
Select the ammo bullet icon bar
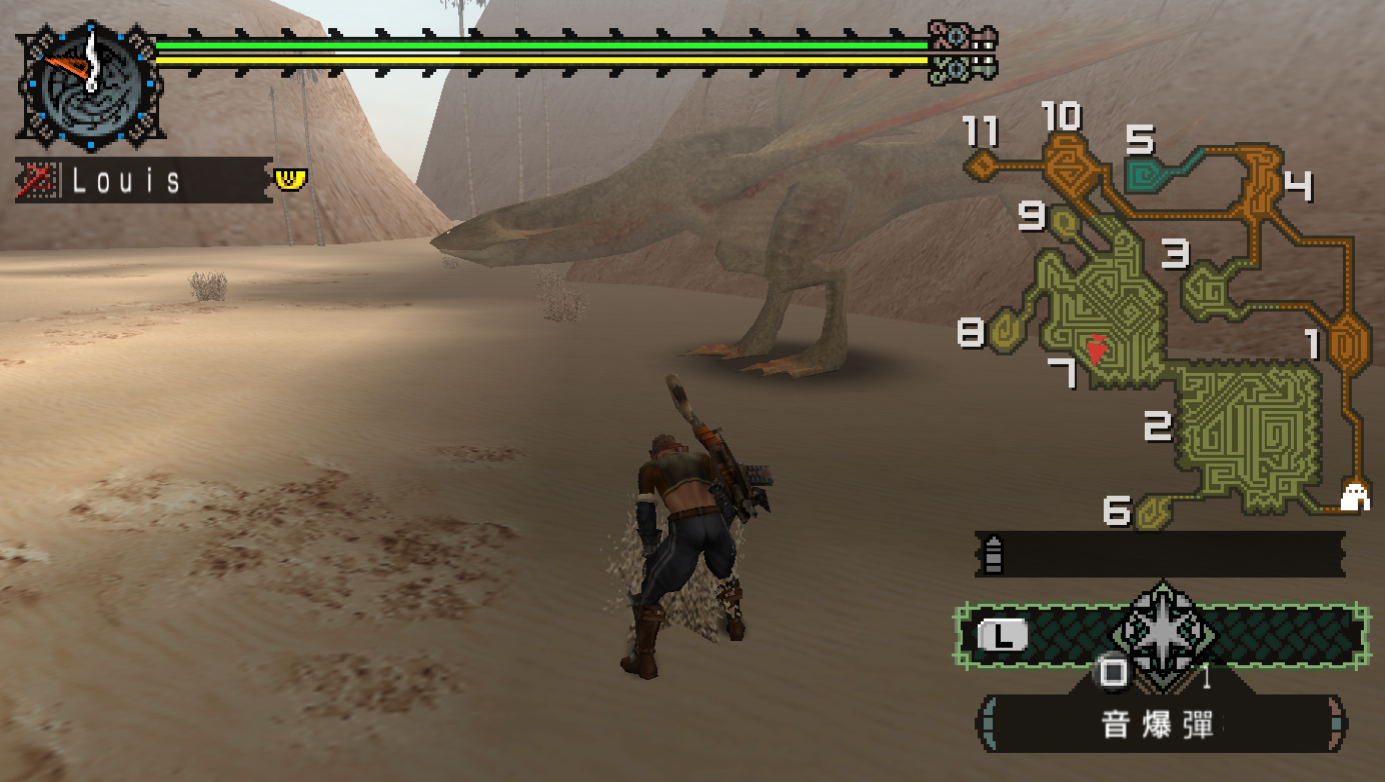tap(1160, 553)
